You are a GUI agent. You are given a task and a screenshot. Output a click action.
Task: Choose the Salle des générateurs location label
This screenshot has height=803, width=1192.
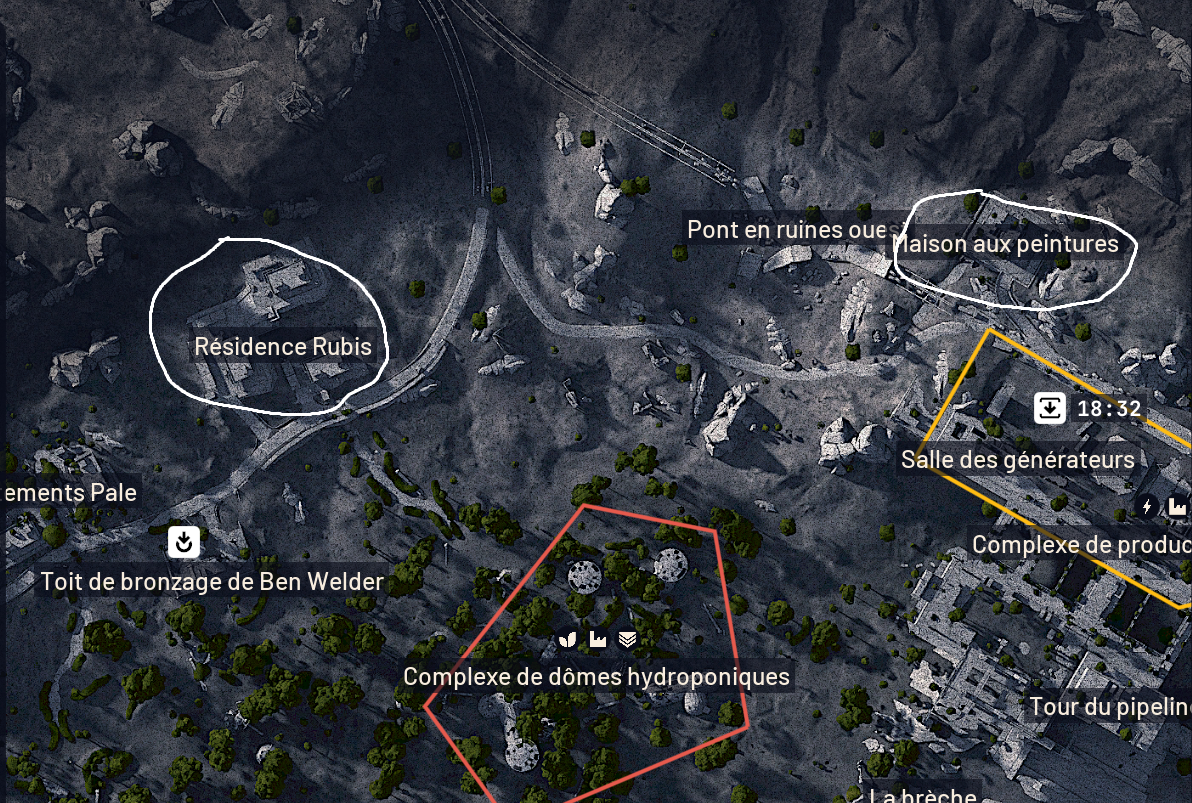pyautogui.click(x=1017, y=460)
